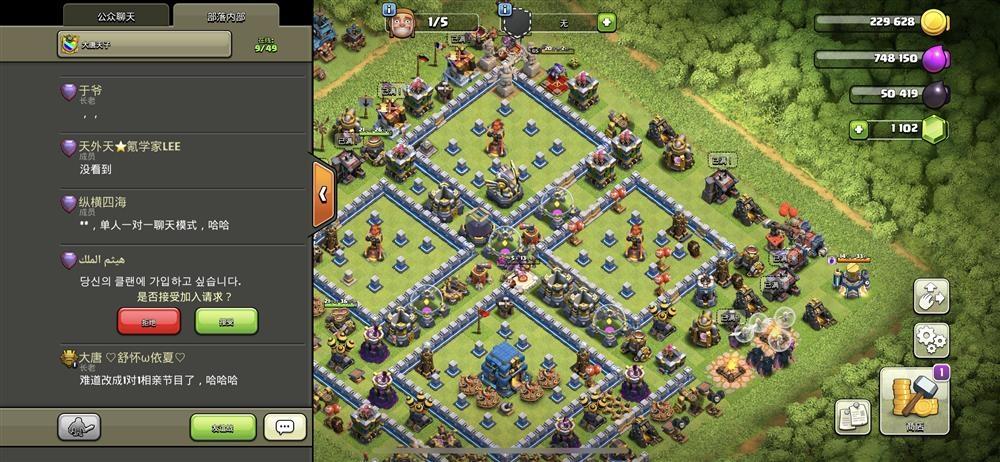Open the settings gears button
The height and width of the screenshot is (462, 1000).
(930, 339)
